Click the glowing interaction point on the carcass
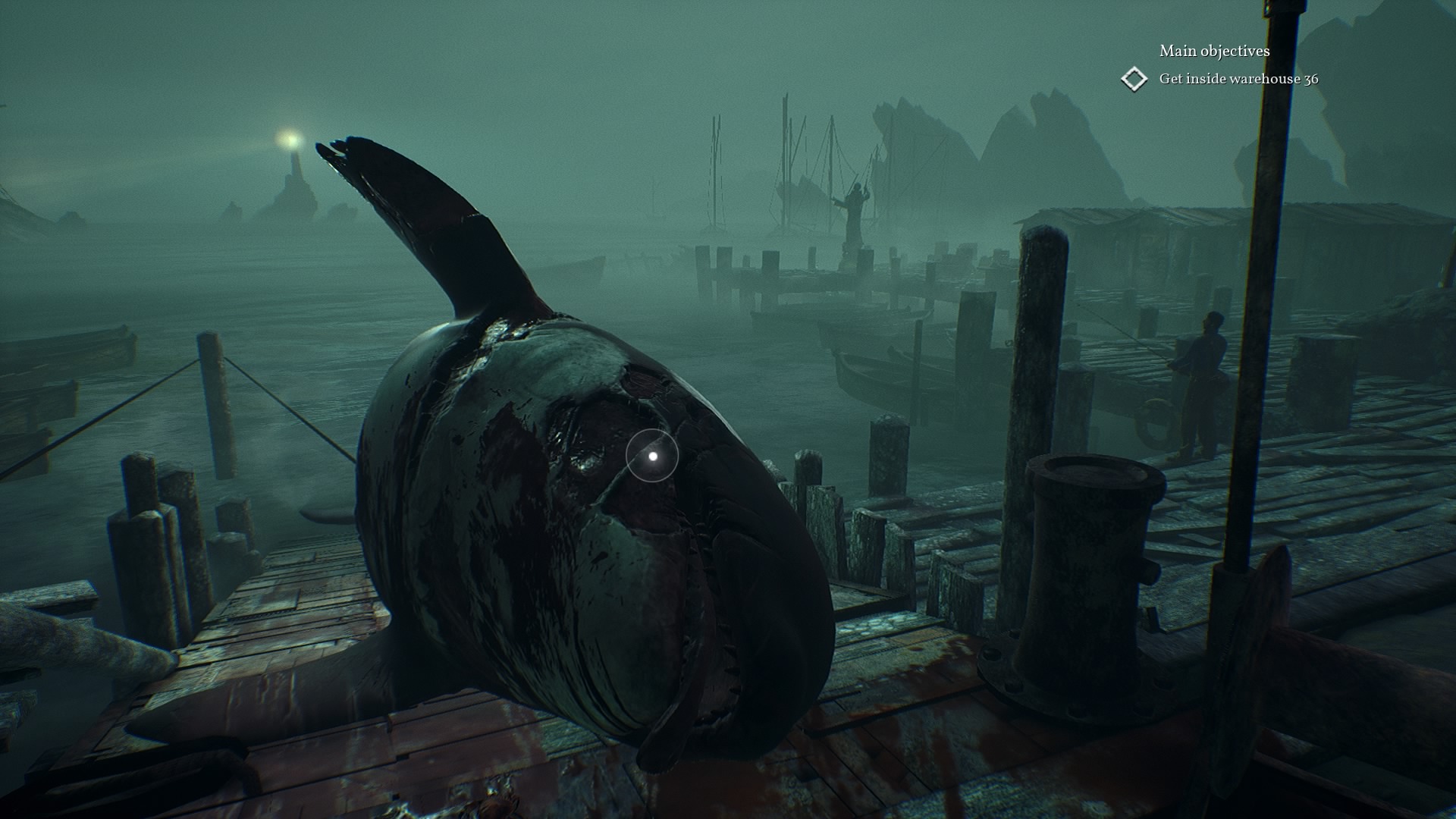Viewport: 1456px width, 819px height. pyautogui.click(x=652, y=456)
